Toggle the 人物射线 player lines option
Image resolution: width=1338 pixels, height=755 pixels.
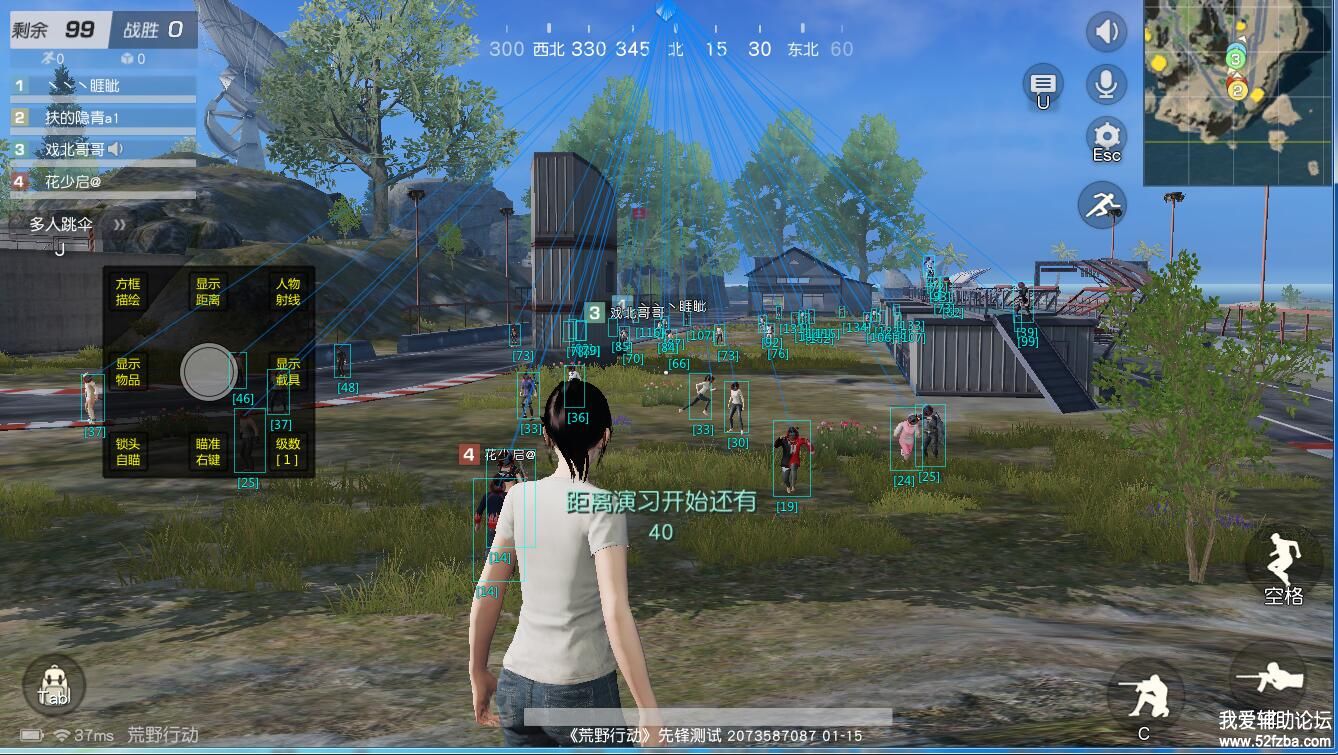(x=288, y=292)
